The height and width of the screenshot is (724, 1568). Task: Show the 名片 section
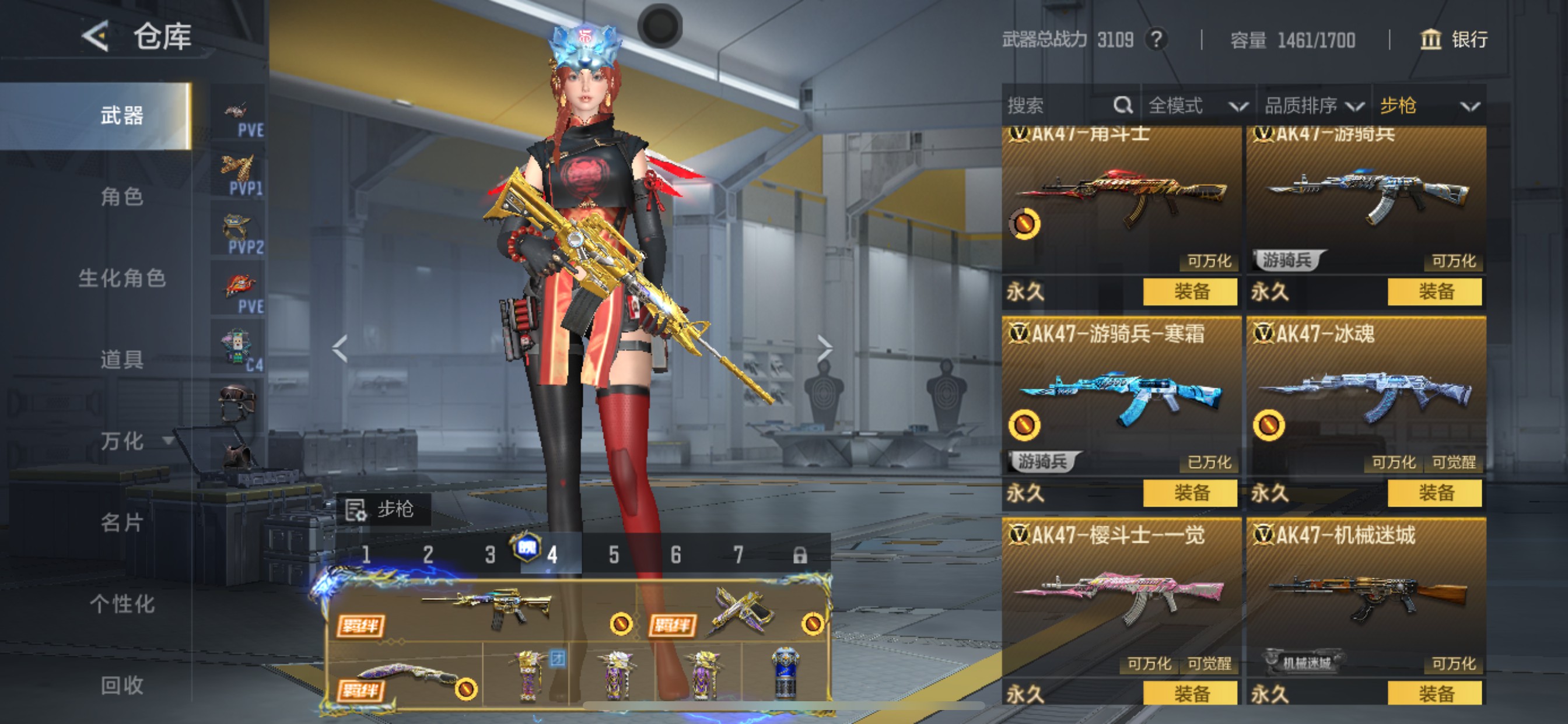[x=122, y=522]
